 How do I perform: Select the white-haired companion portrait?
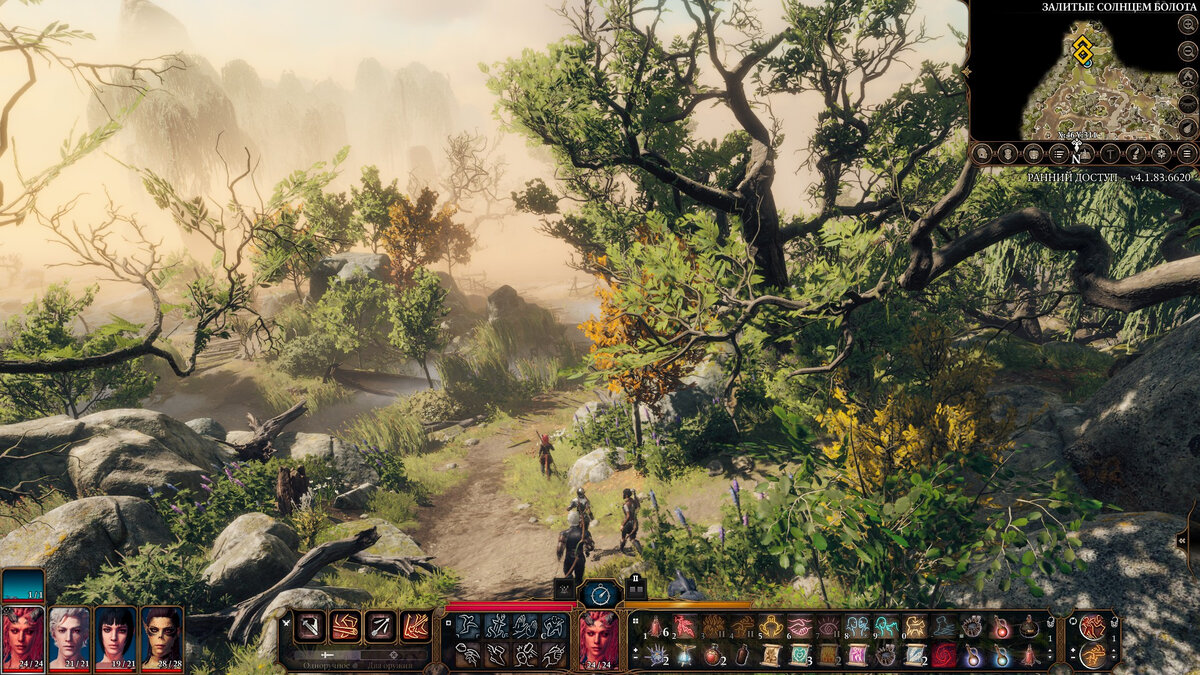[69, 637]
